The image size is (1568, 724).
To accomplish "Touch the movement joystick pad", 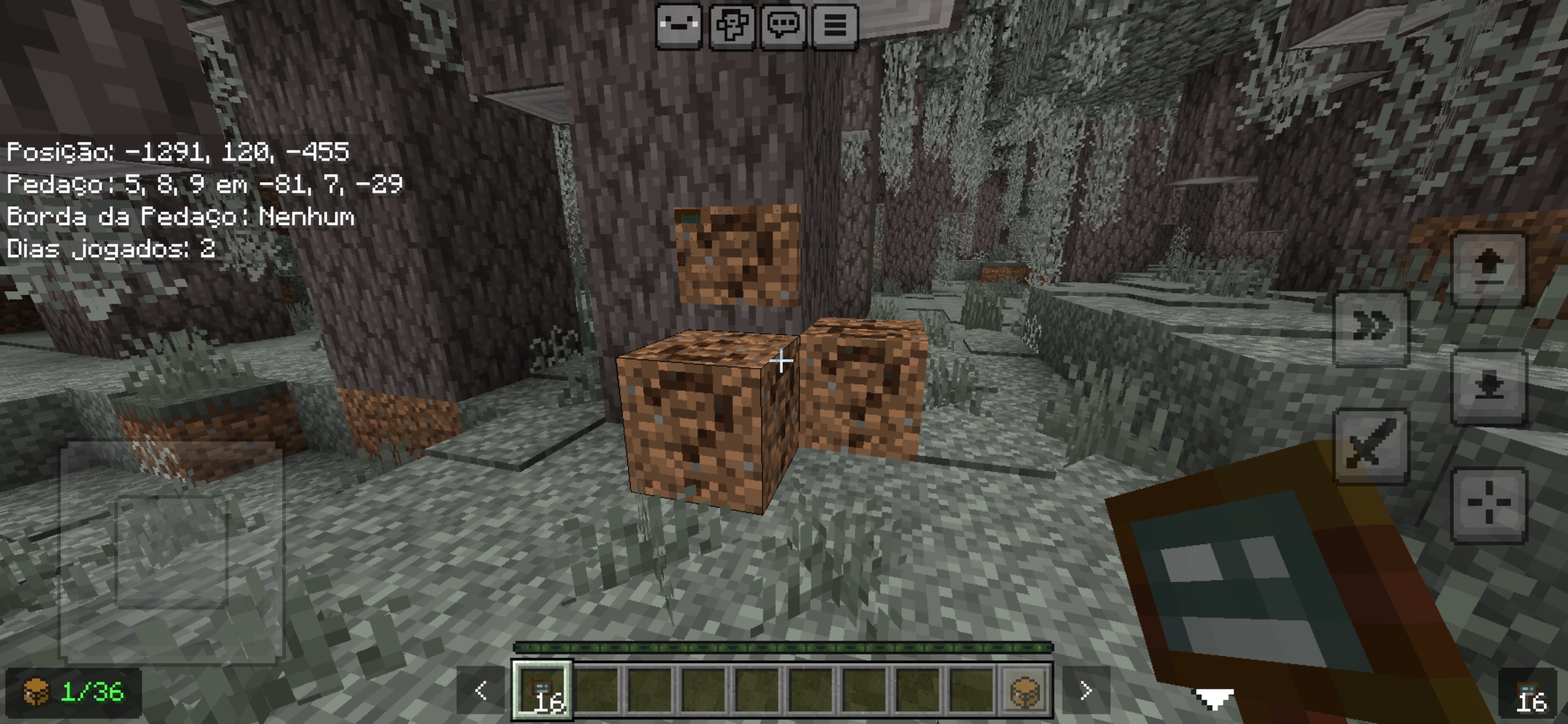I will (x=172, y=551).
